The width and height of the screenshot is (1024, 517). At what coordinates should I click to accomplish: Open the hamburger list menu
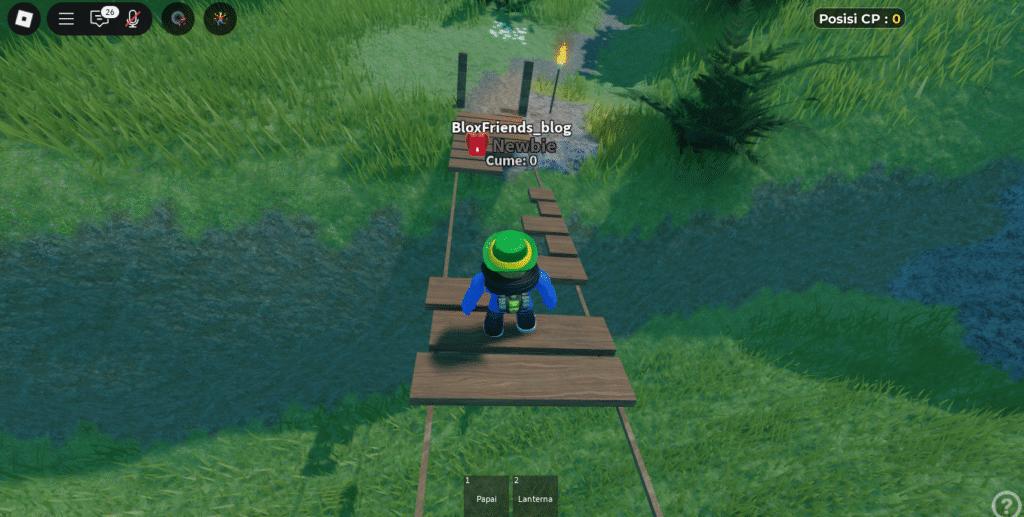coord(66,18)
